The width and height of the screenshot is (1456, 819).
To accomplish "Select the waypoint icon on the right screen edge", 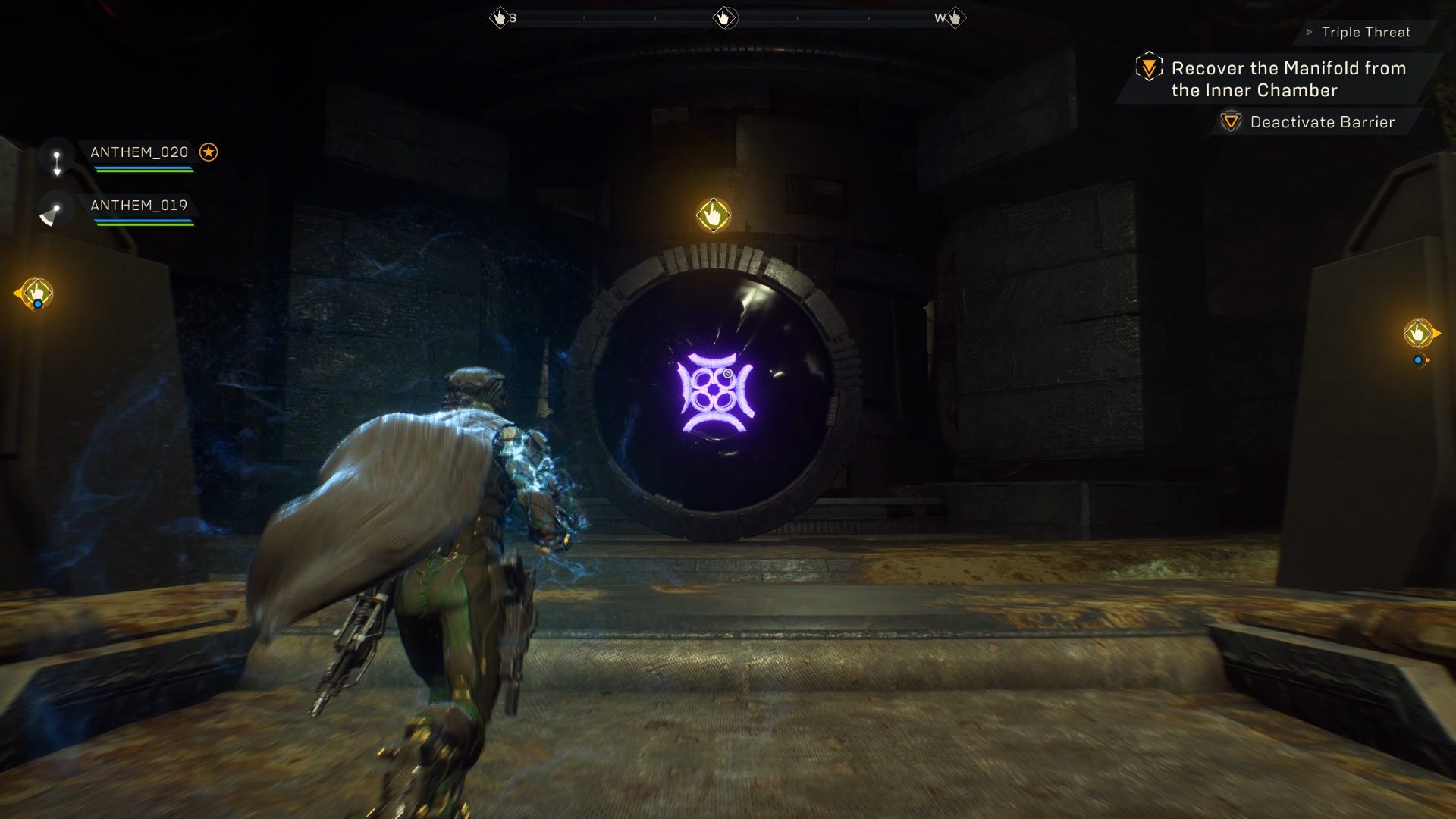I will click(x=1420, y=331).
